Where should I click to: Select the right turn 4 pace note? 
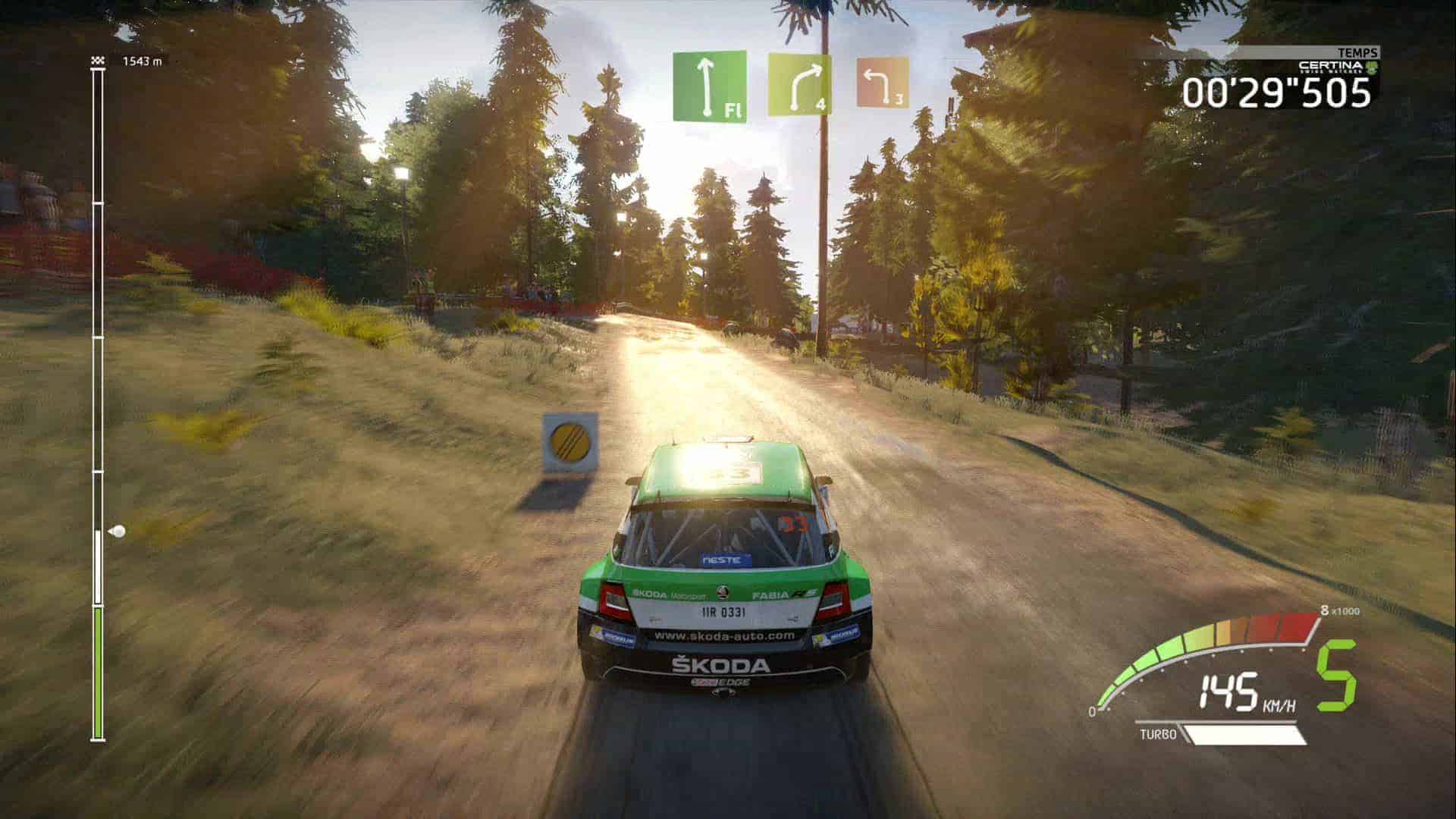(x=799, y=85)
